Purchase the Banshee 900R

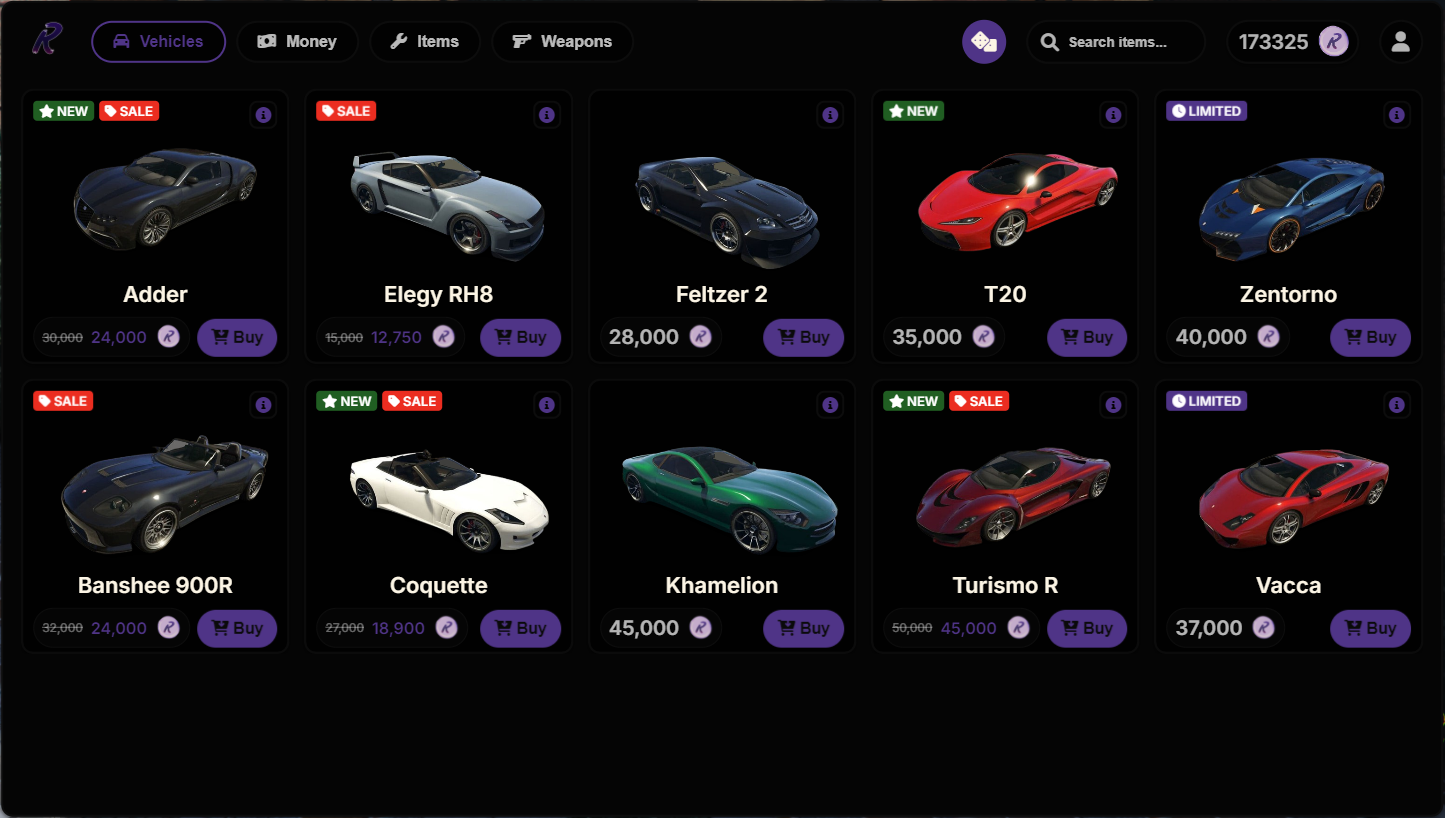coord(237,628)
